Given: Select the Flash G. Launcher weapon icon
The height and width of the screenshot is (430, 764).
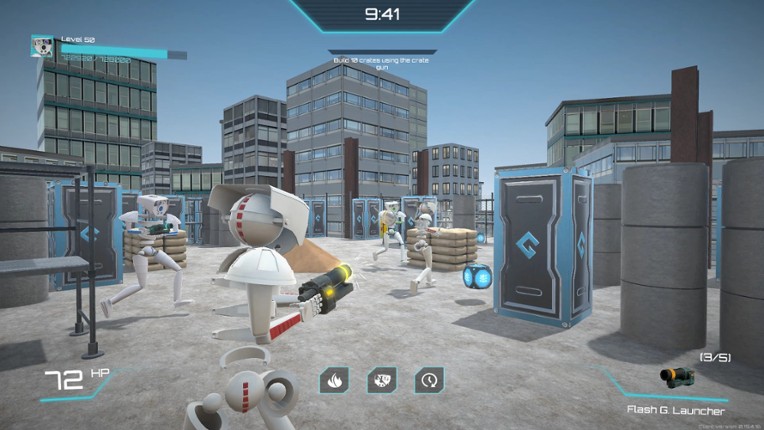Looking at the screenshot, I should click(x=677, y=377).
